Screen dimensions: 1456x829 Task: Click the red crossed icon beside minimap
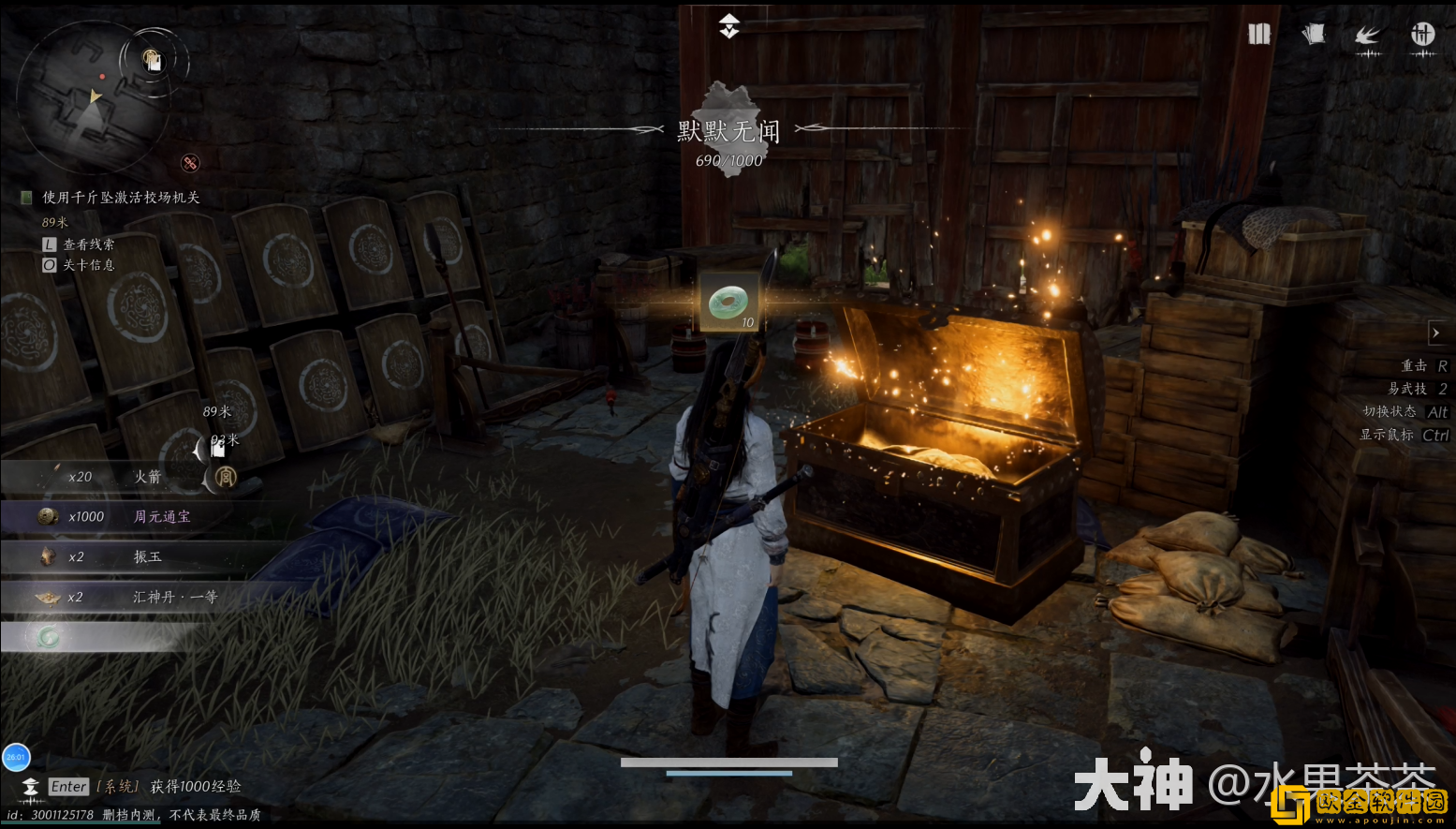(190, 163)
